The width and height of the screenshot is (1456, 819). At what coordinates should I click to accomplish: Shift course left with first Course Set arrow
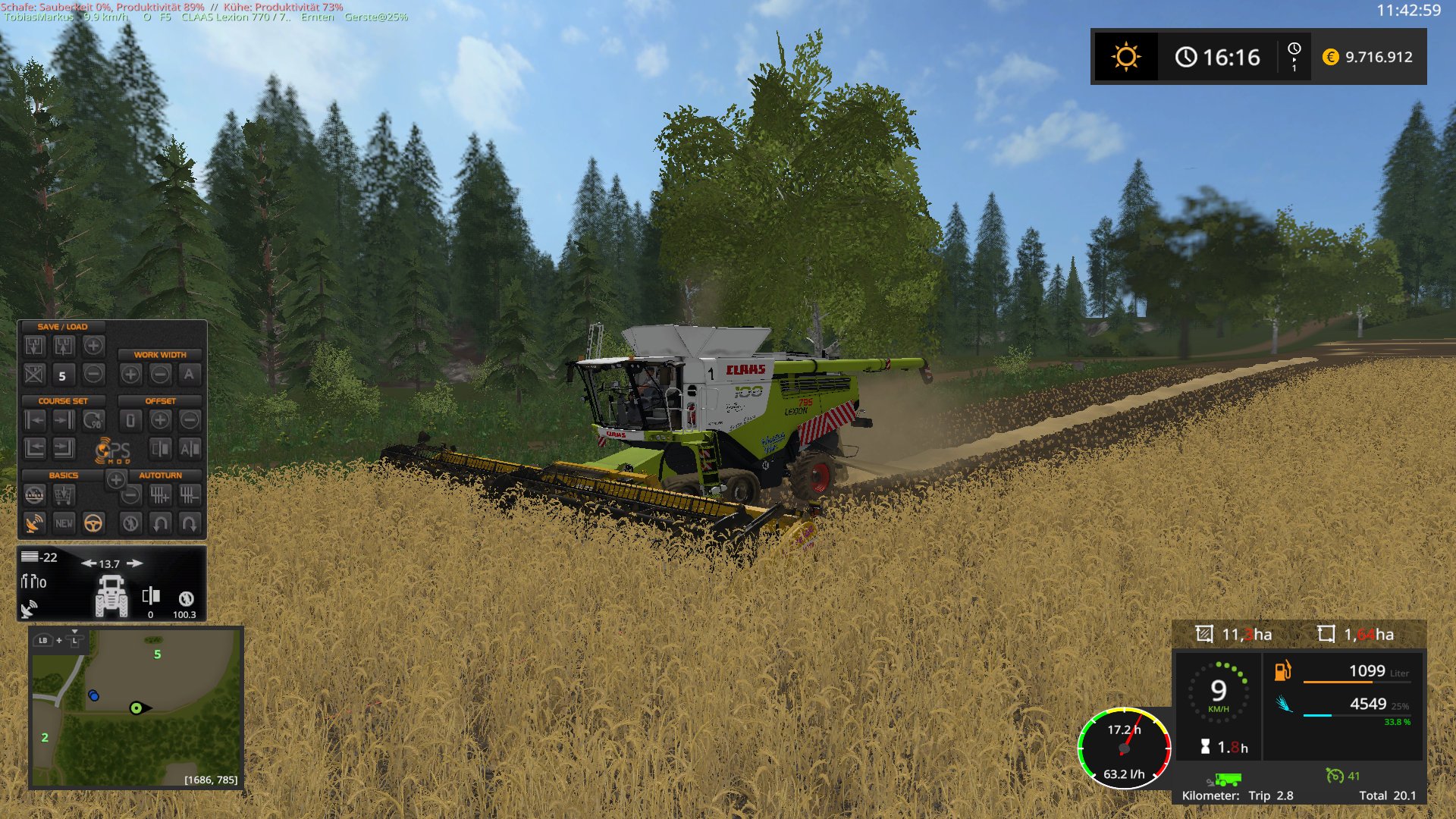[35, 420]
